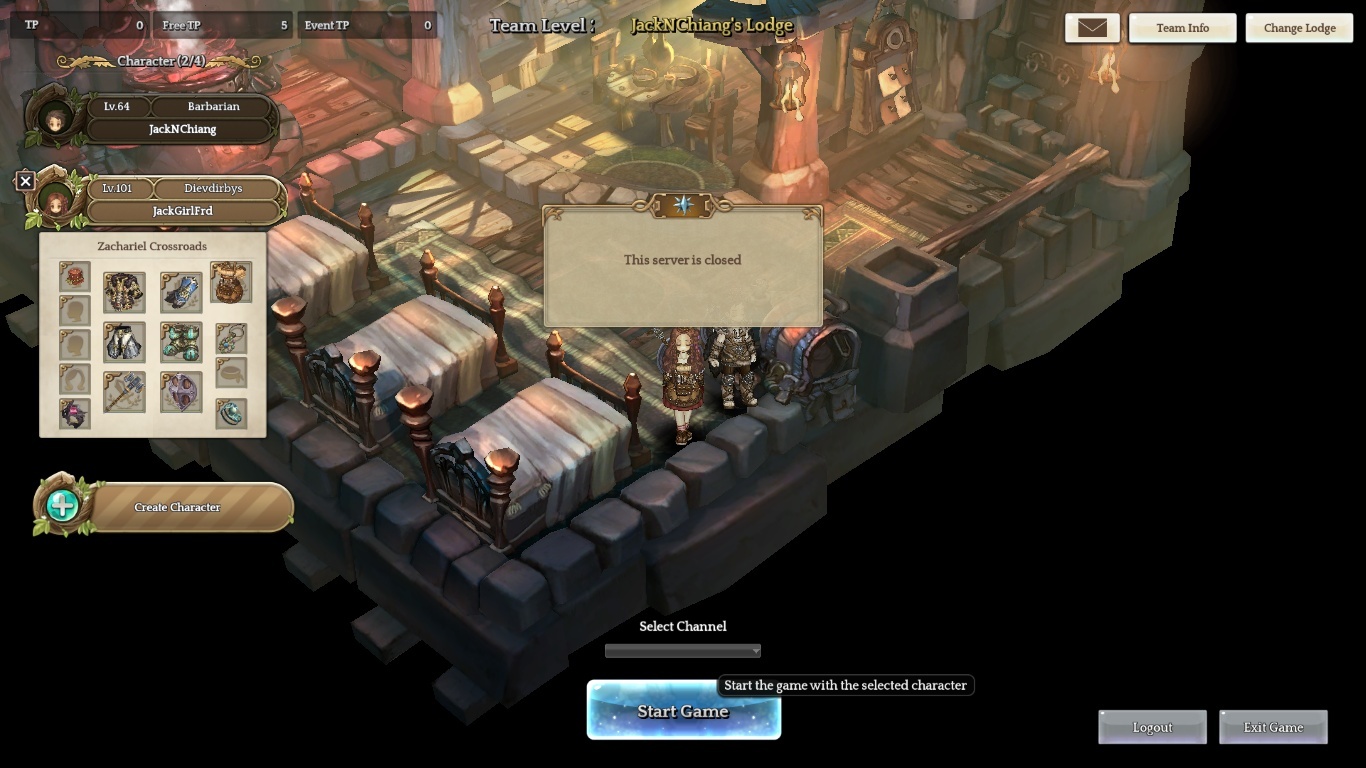Create a new character
The image size is (1366, 768).
[176, 507]
